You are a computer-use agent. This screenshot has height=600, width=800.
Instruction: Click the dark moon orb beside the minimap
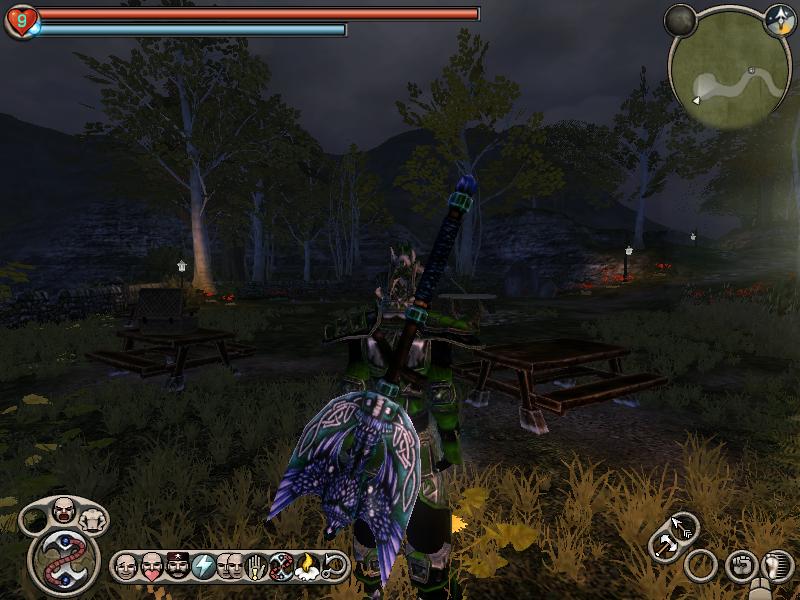click(x=681, y=20)
